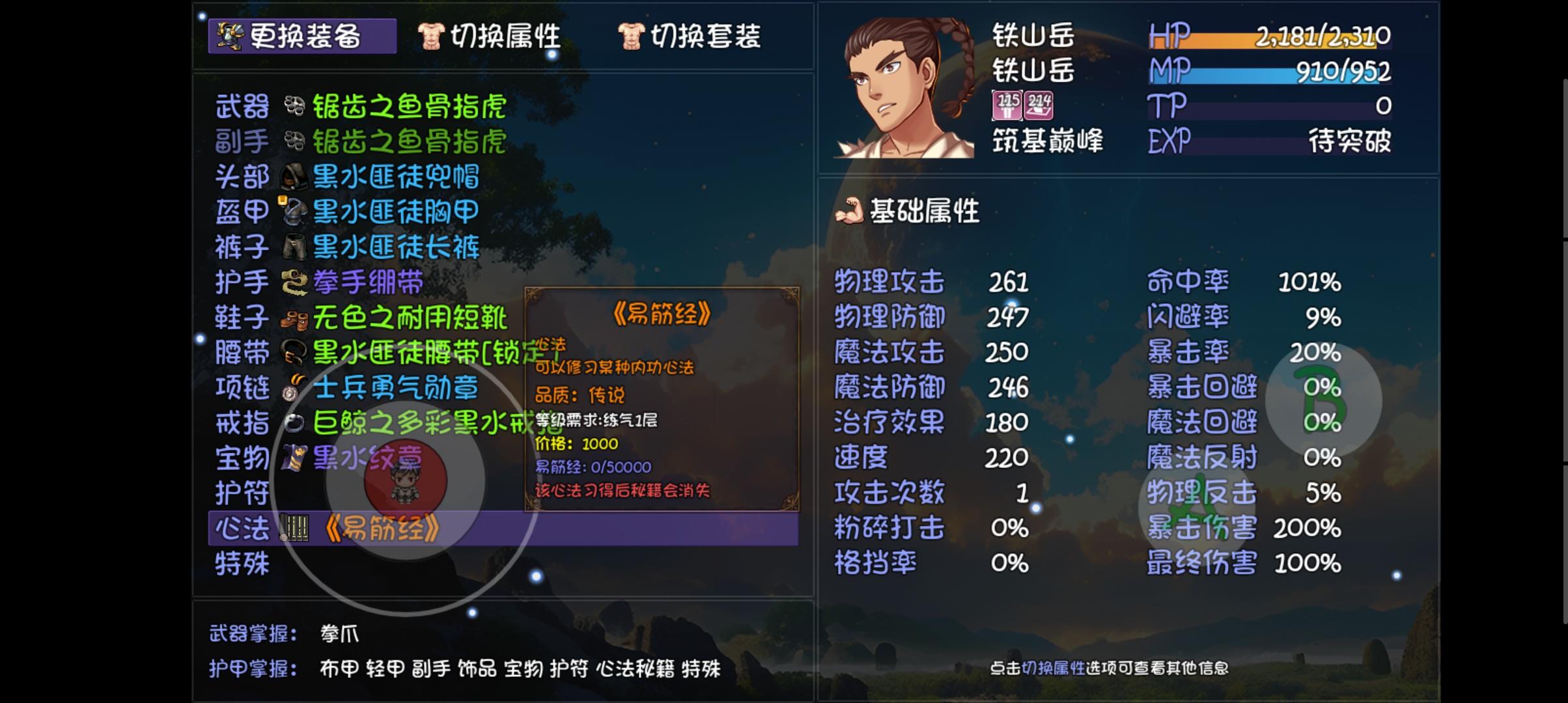1568x703 pixels.
Task: Click 铁山岳's character portrait
Action: (x=905, y=85)
